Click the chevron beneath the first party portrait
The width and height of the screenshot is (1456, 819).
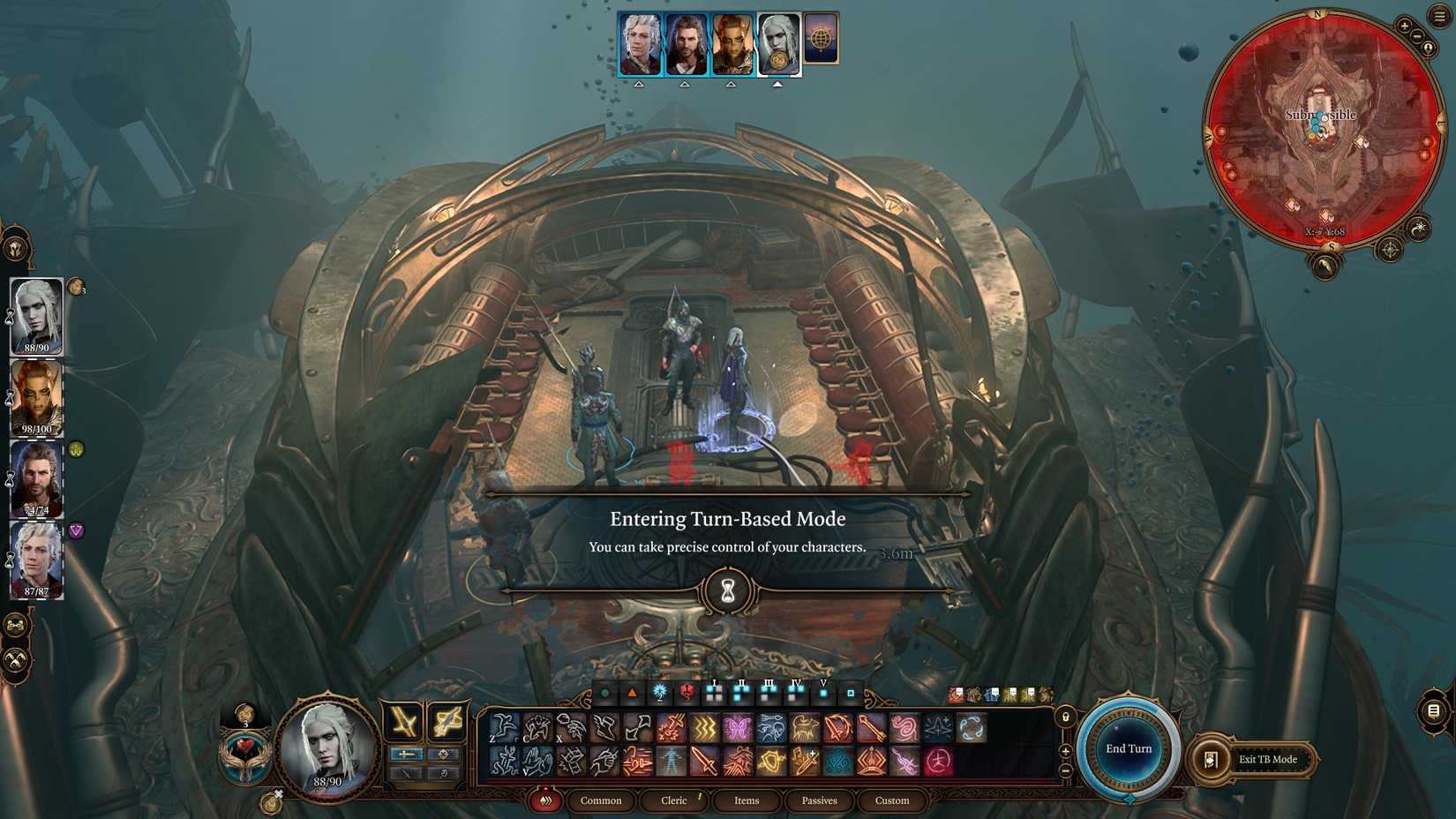[638, 82]
